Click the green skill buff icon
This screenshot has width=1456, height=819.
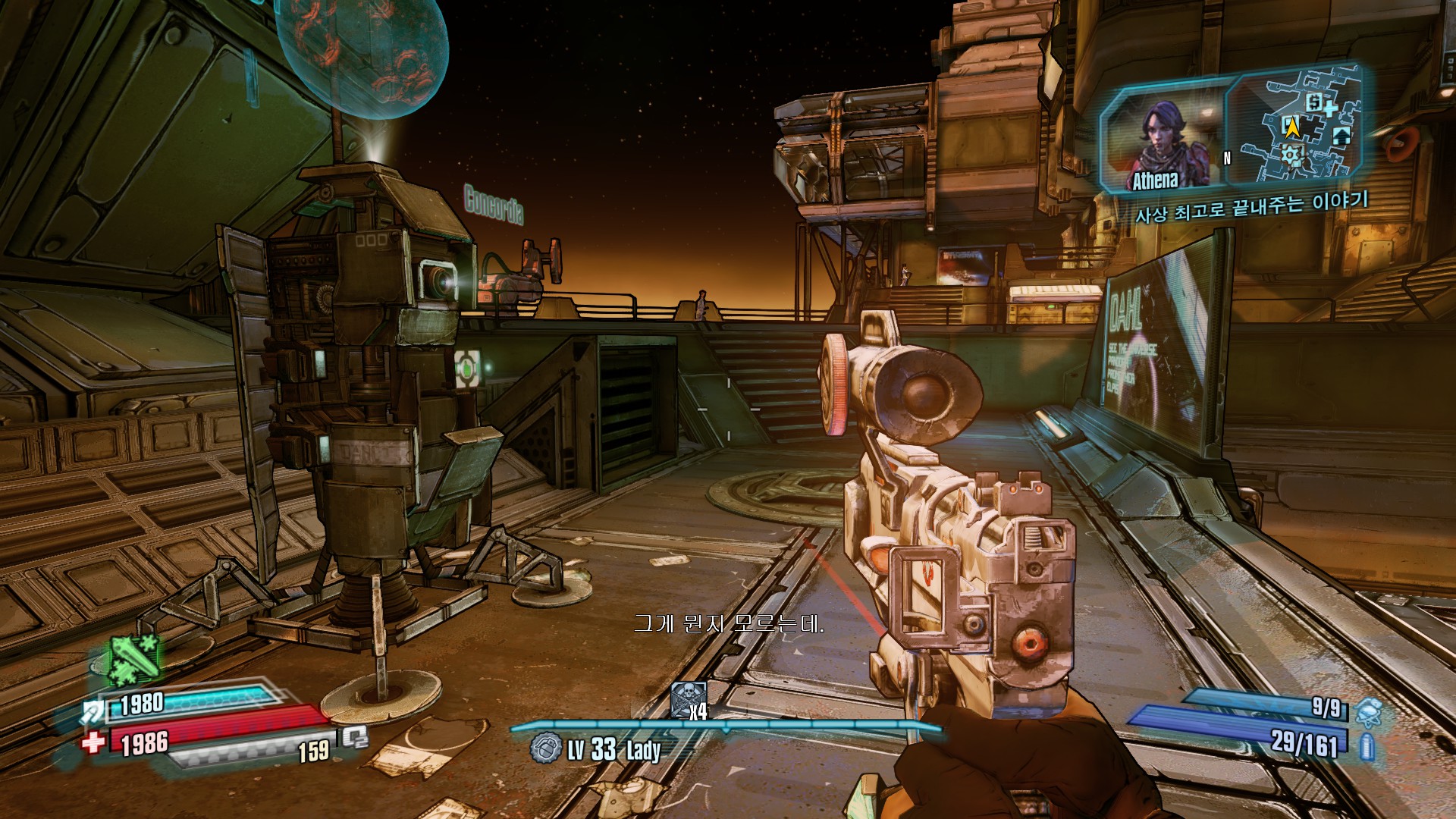click(135, 658)
